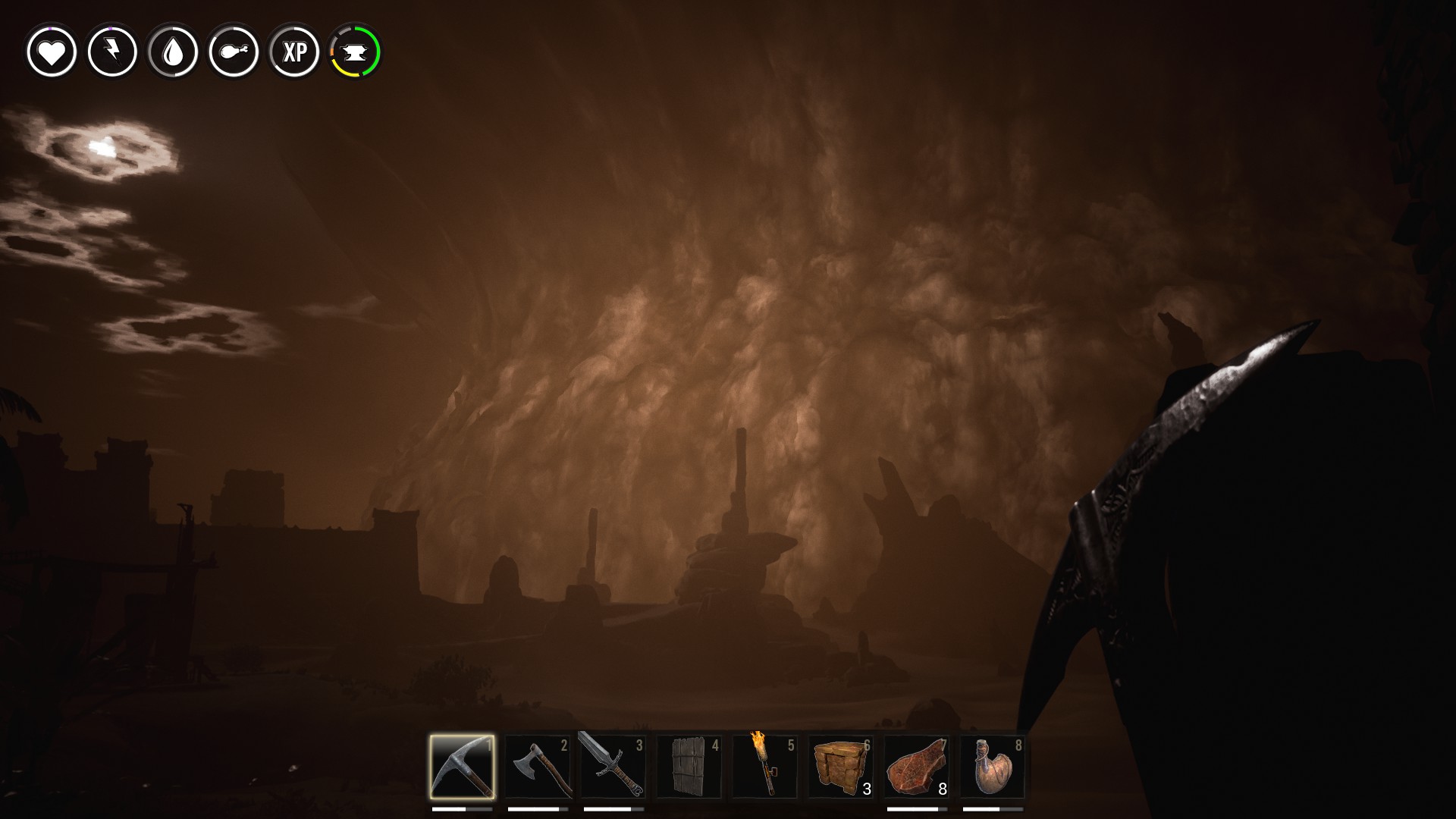The height and width of the screenshot is (819, 1456).
Task: Click the heart health icon
Action: (x=52, y=52)
